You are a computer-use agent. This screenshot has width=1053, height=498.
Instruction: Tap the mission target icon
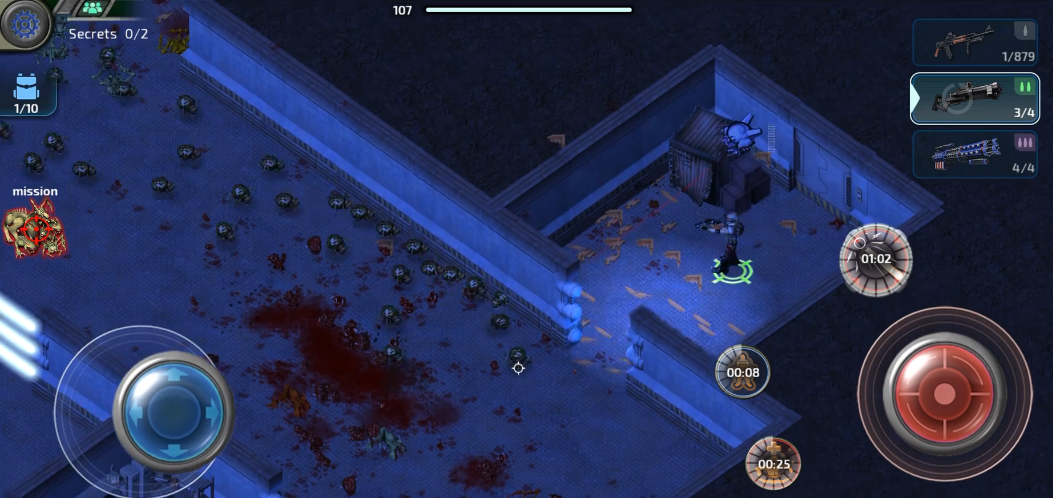[36, 229]
